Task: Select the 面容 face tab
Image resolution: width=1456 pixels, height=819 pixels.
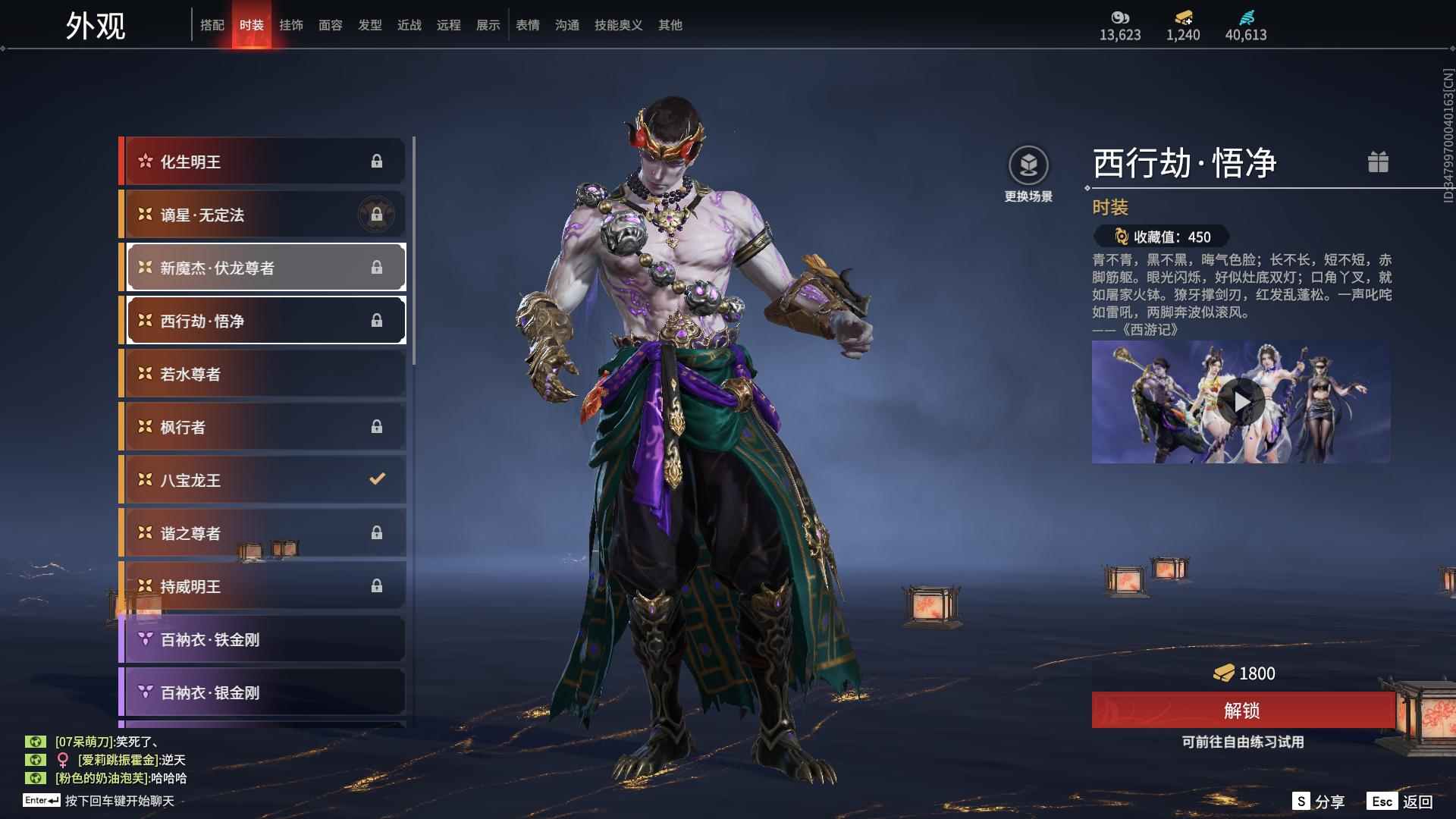Action: click(331, 25)
